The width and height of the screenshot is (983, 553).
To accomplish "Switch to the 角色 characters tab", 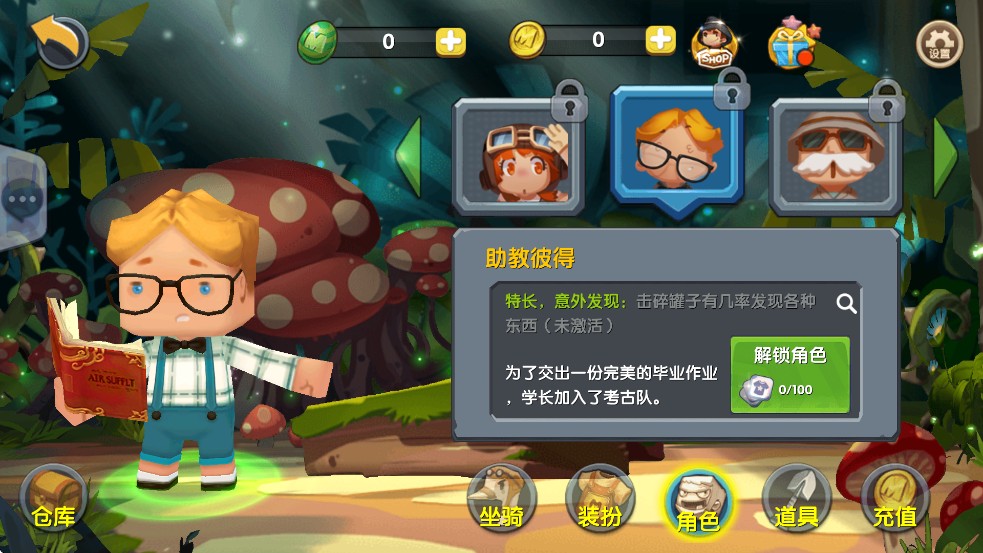I will [698, 502].
